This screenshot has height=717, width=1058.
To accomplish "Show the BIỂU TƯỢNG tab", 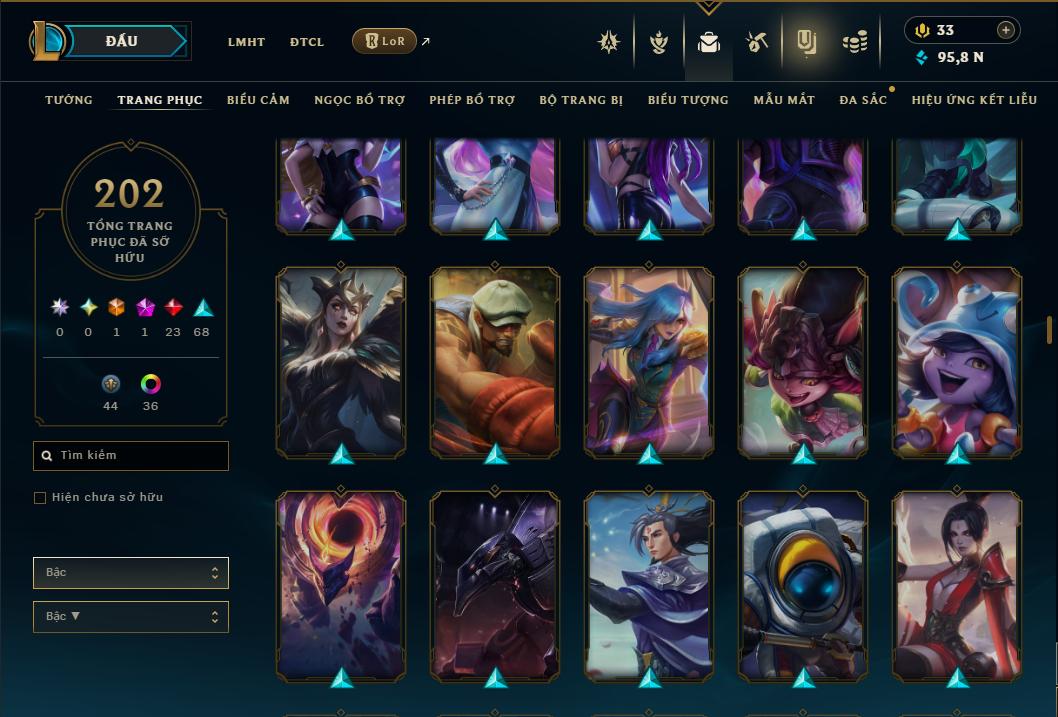I will point(688,100).
